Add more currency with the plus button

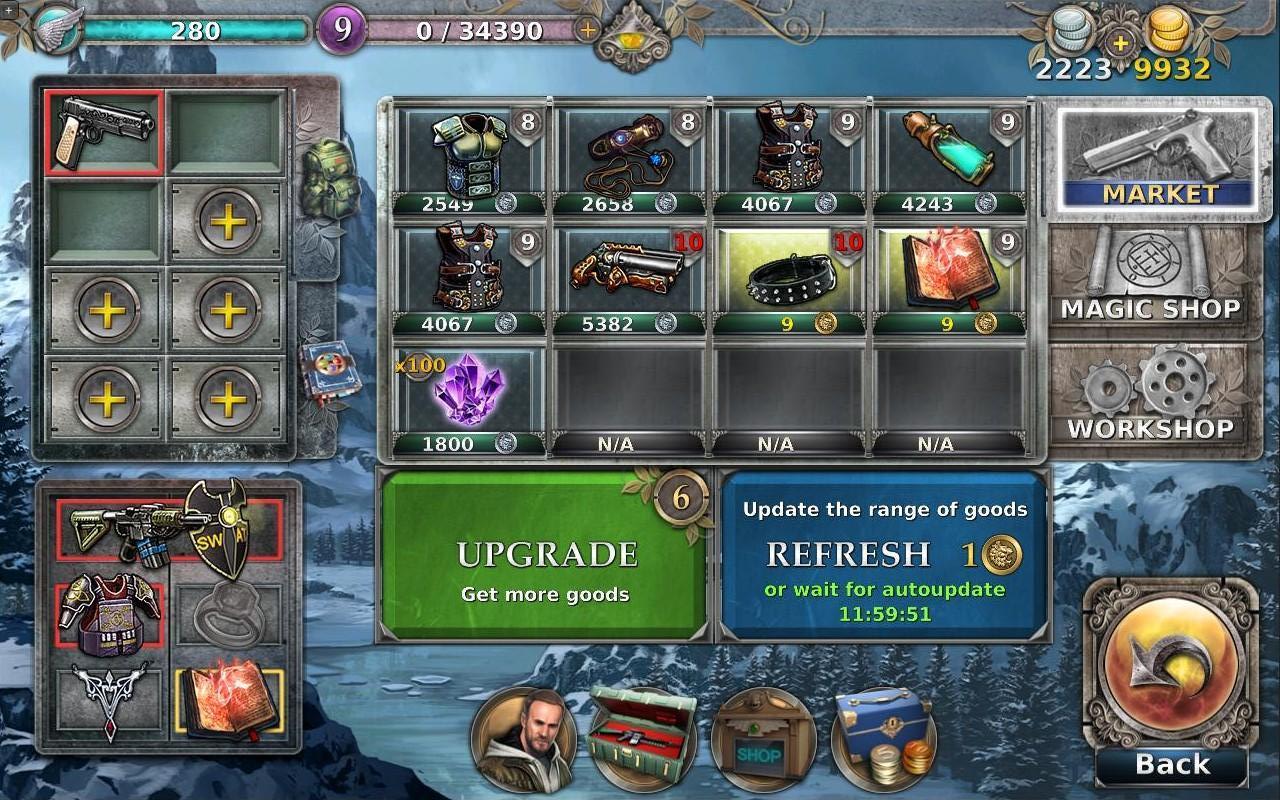point(1120,42)
